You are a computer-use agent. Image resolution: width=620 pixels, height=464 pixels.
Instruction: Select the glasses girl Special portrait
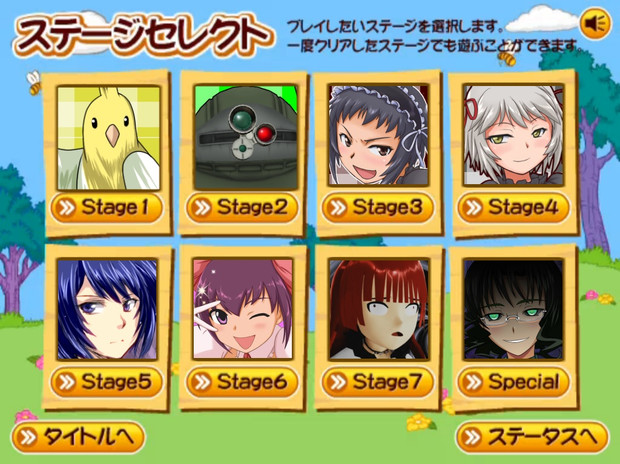coord(513,309)
